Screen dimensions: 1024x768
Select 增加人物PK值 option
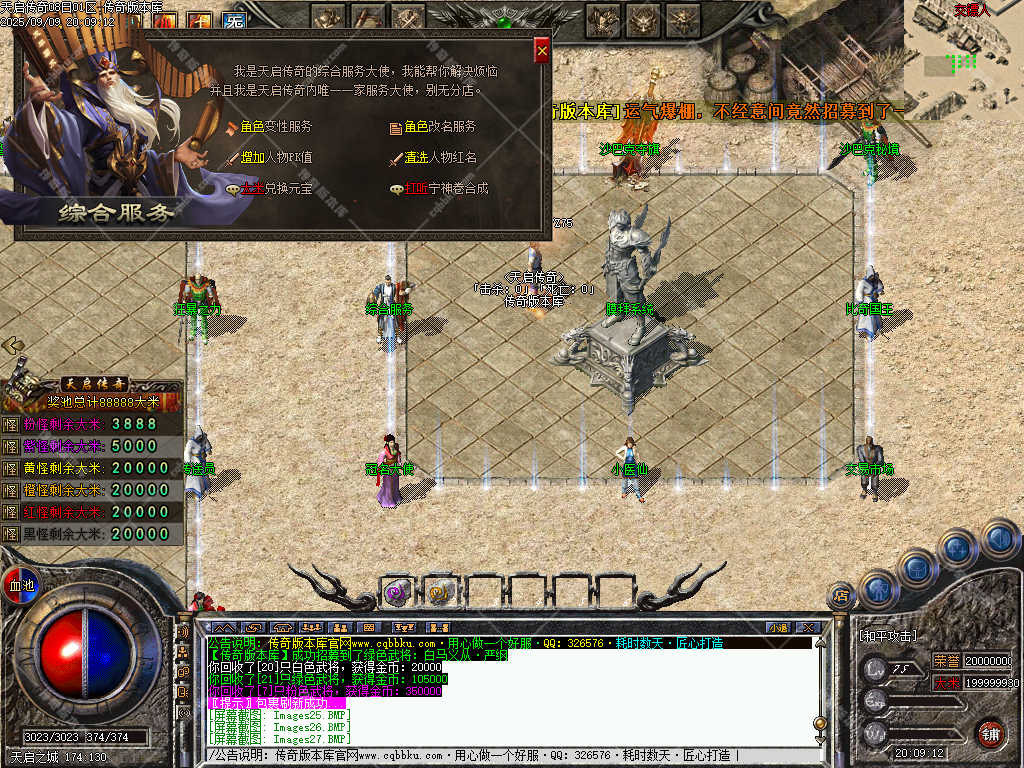275,157
